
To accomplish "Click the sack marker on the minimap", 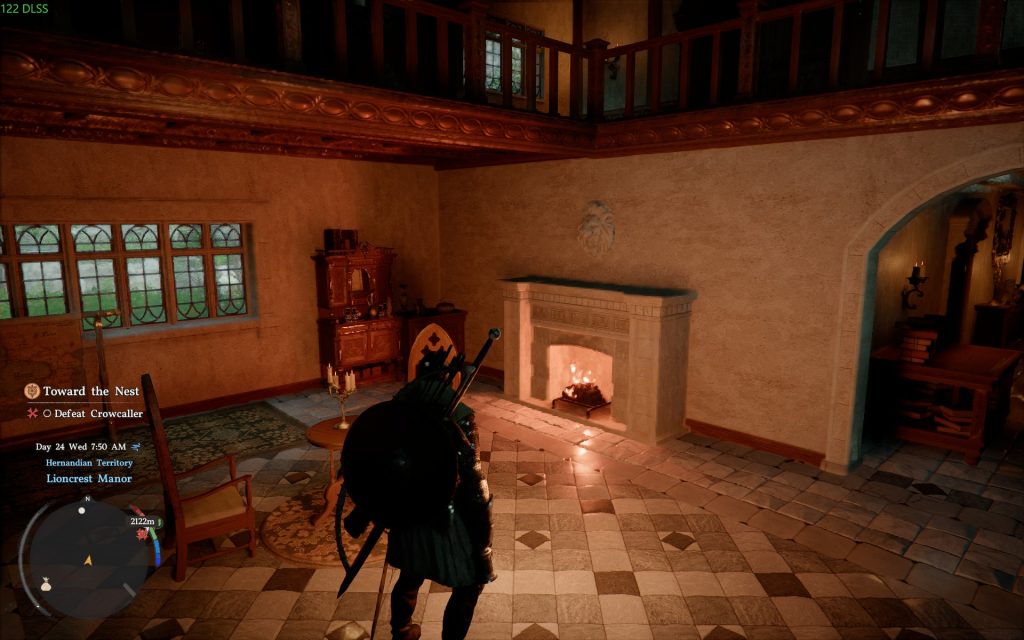I will pyautogui.click(x=46, y=586).
